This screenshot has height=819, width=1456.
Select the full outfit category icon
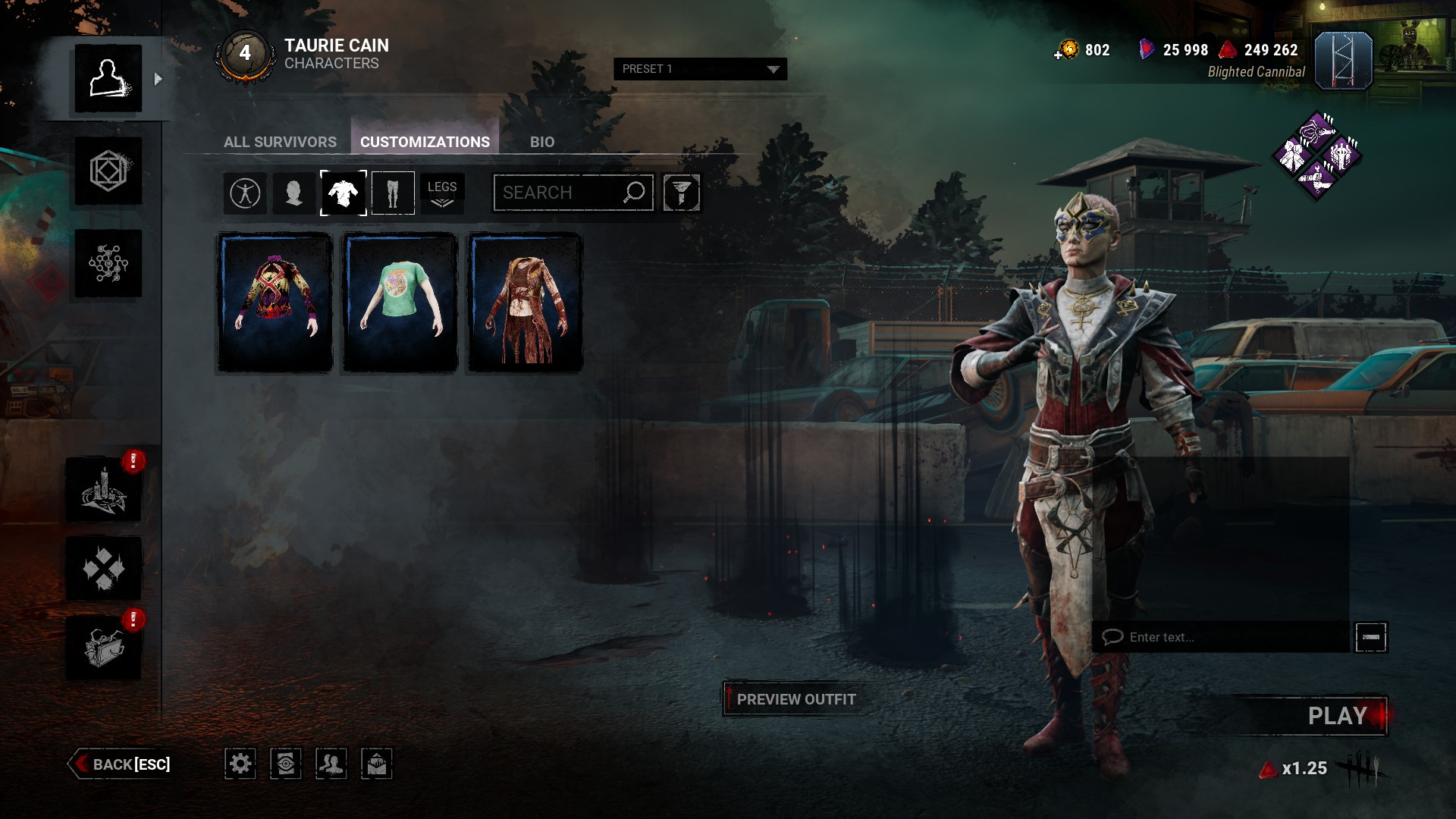245,193
